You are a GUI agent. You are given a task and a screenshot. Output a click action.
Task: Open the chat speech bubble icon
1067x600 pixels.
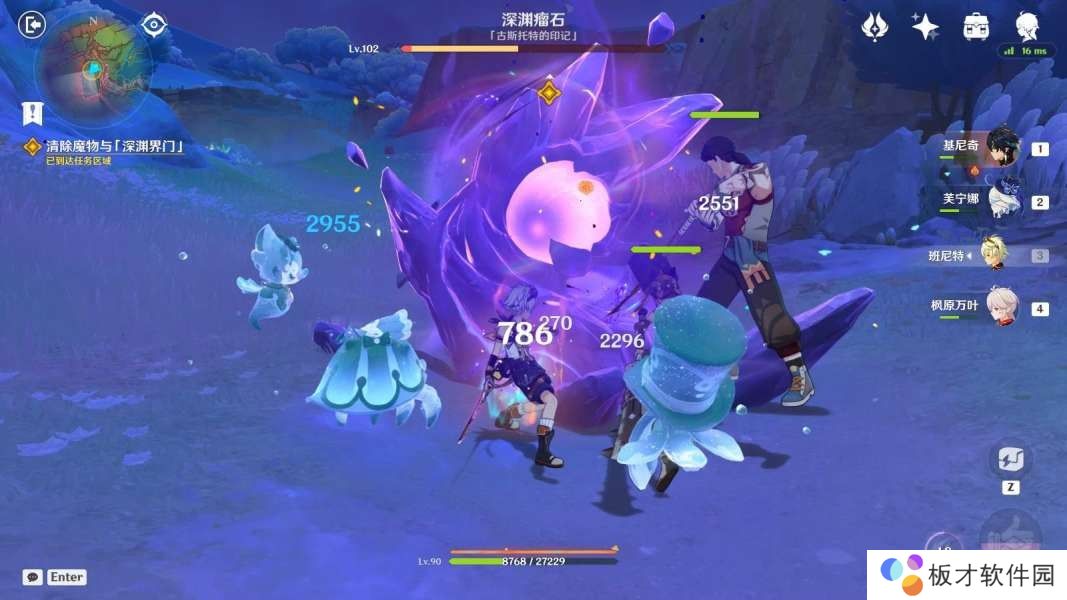[x=33, y=577]
